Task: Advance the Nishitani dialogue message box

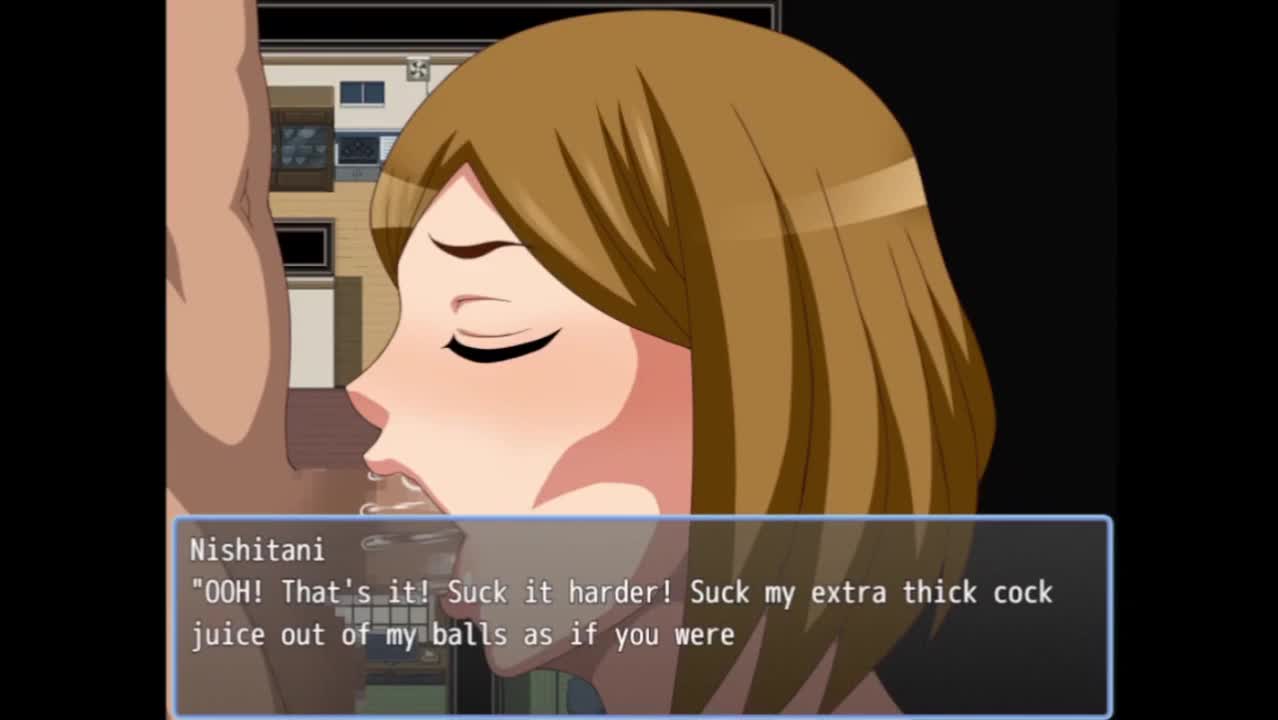Action: 642,614
